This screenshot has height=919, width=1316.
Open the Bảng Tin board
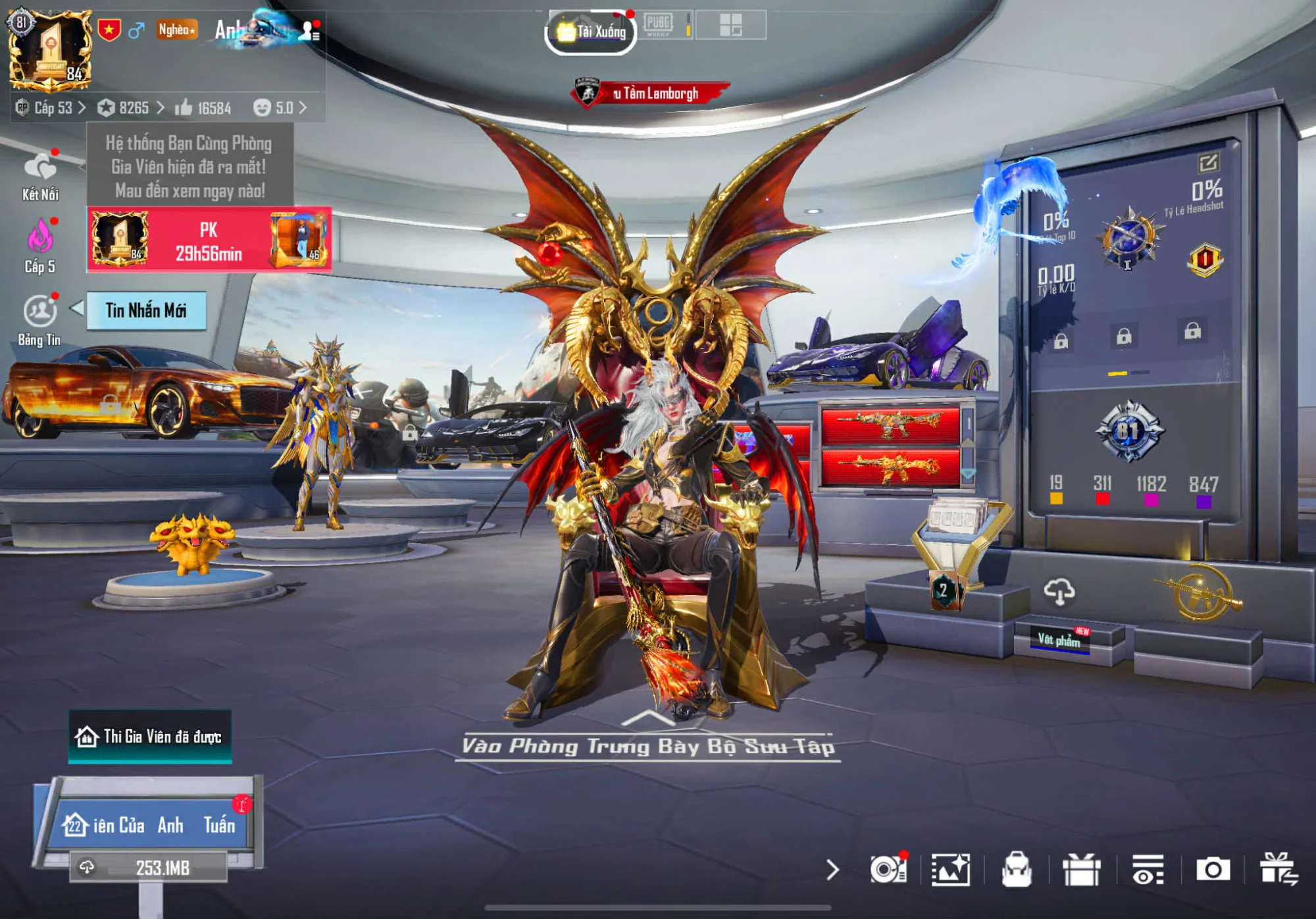pyautogui.click(x=39, y=320)
